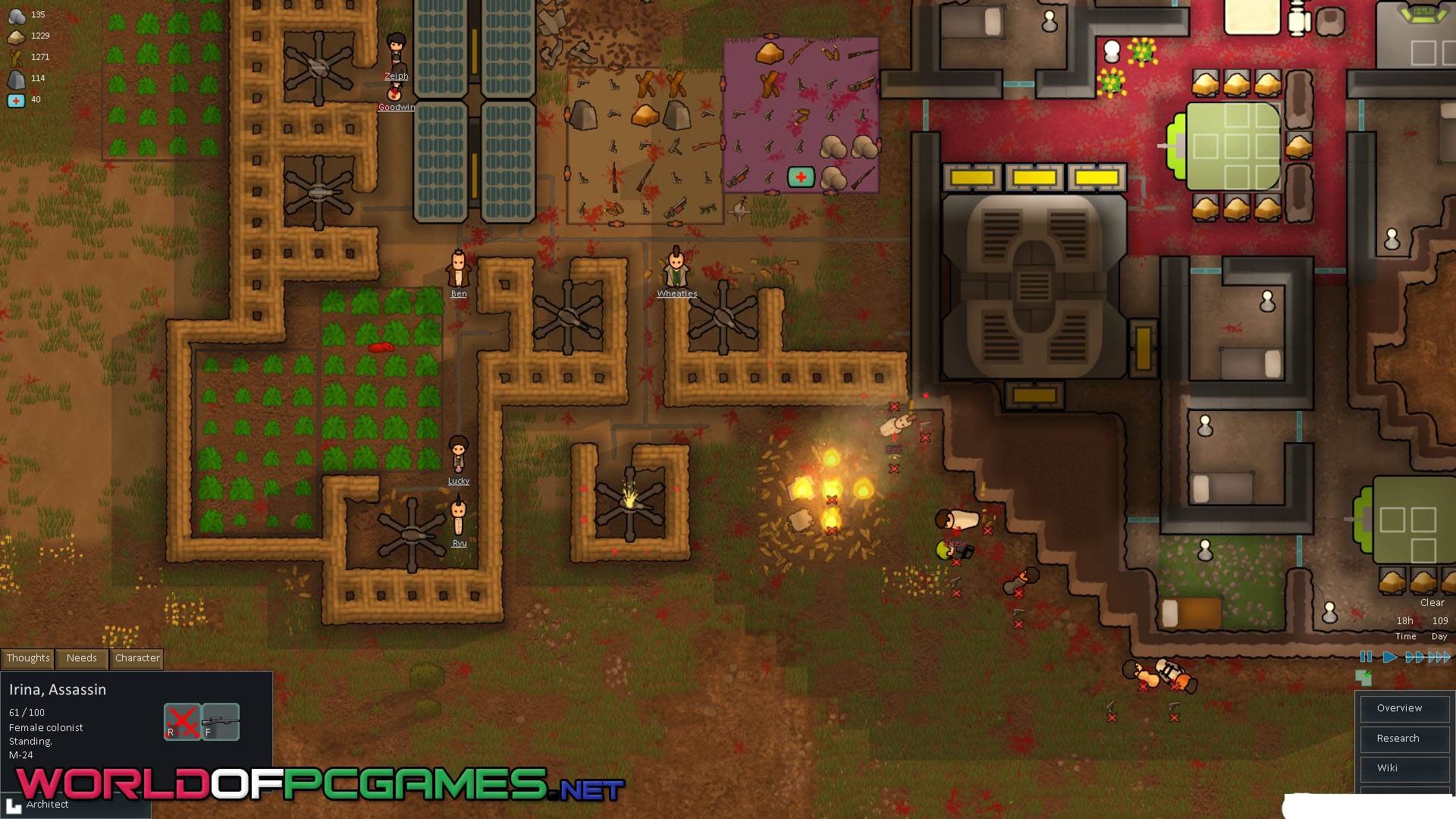
Task: Open the Thoughts tab
Action: 28,658
